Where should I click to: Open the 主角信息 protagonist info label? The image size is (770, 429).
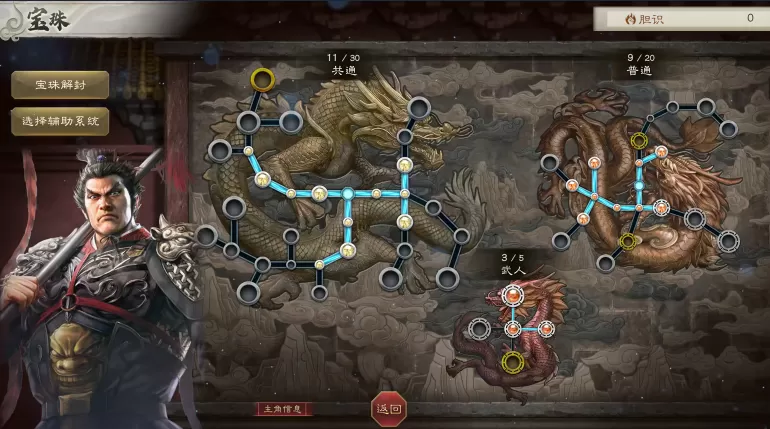tap(285, 409)
